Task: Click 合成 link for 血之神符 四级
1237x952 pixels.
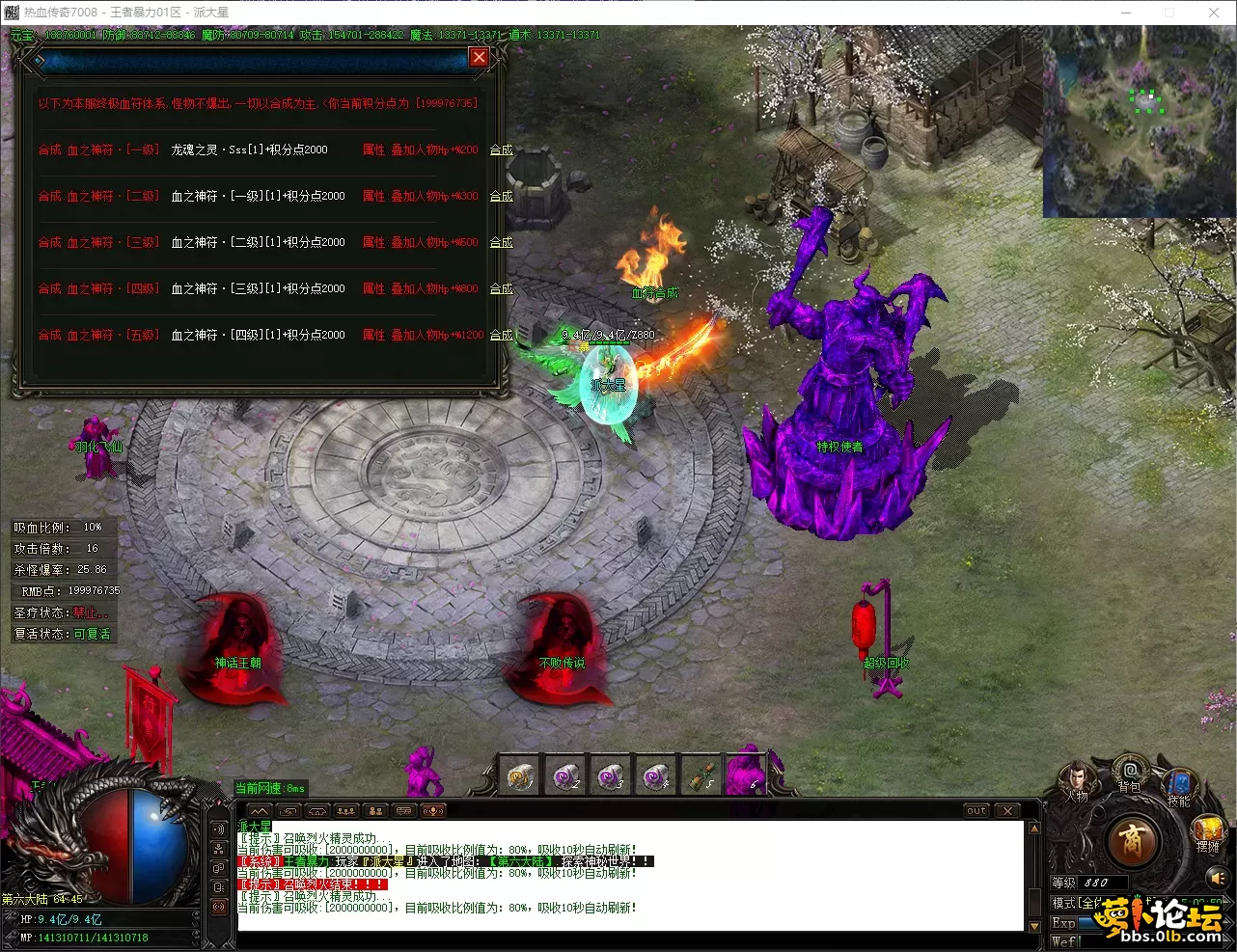Action: [501, 289]
